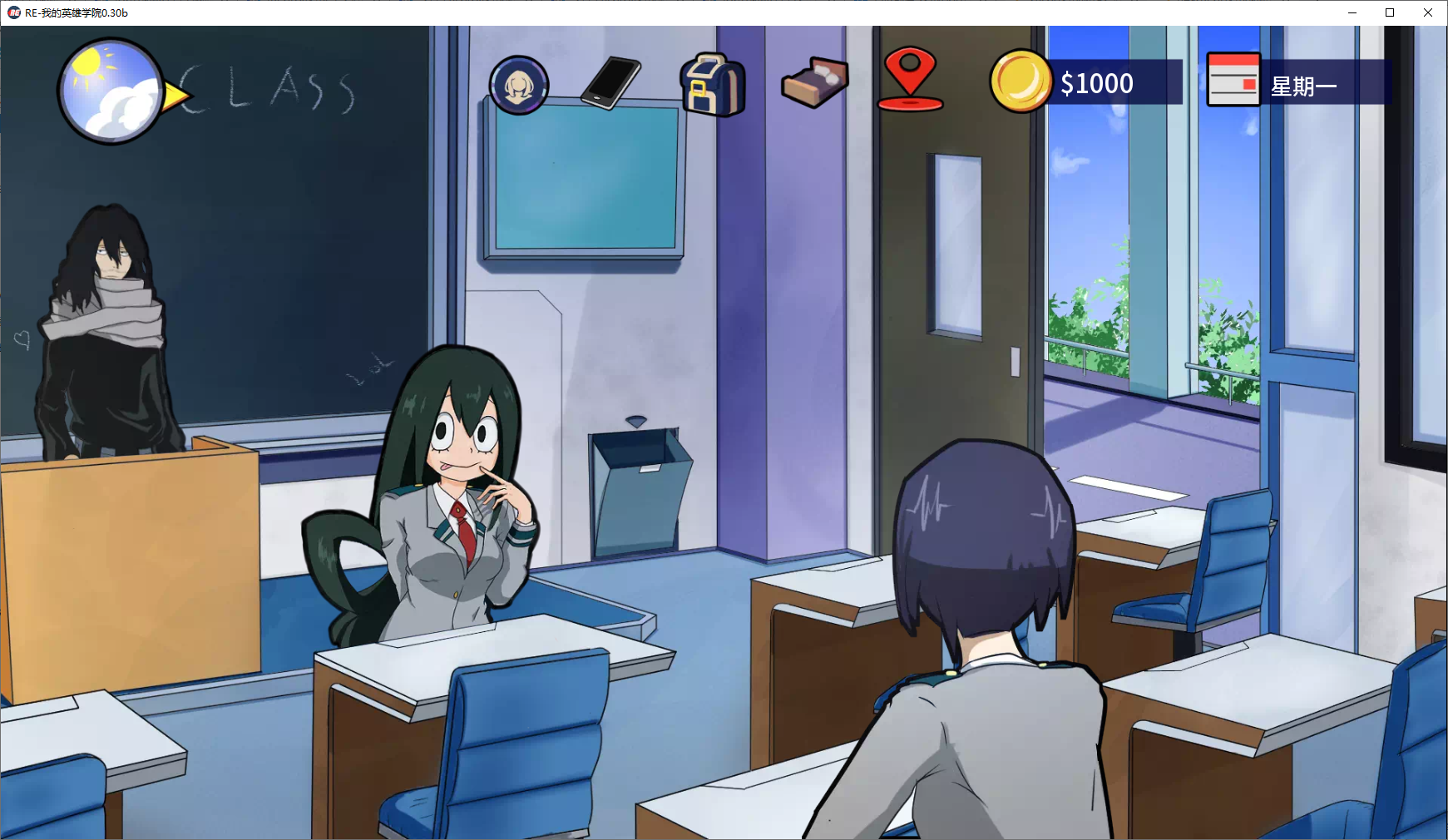Open the smartphone menu

coord(611,82)
